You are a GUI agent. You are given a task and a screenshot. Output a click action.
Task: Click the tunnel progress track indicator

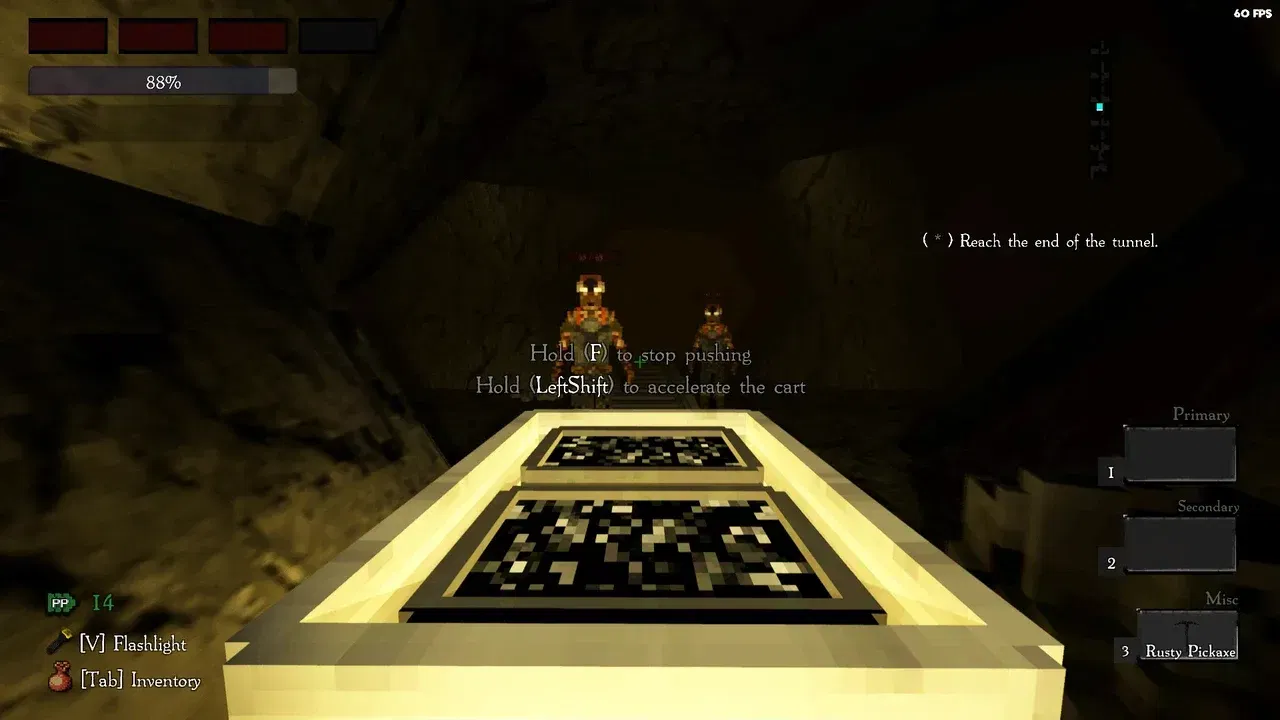(1100, 108)
